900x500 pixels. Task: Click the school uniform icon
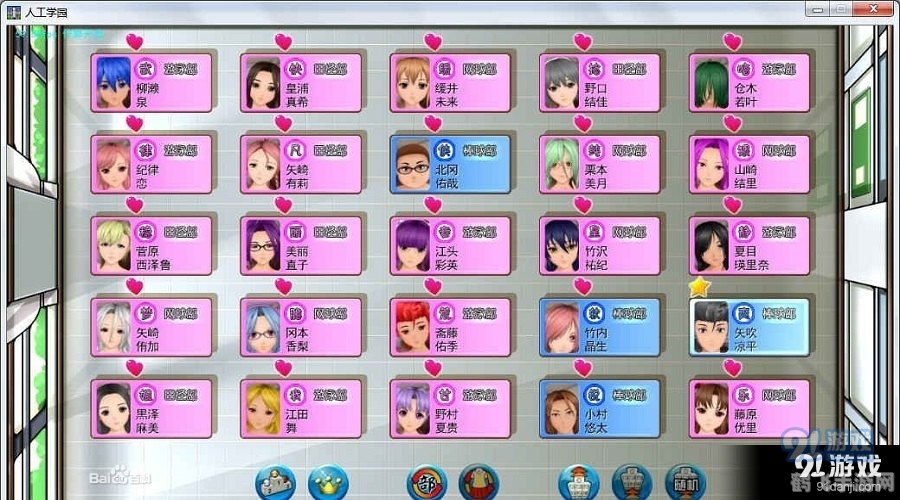pos(480,482)
